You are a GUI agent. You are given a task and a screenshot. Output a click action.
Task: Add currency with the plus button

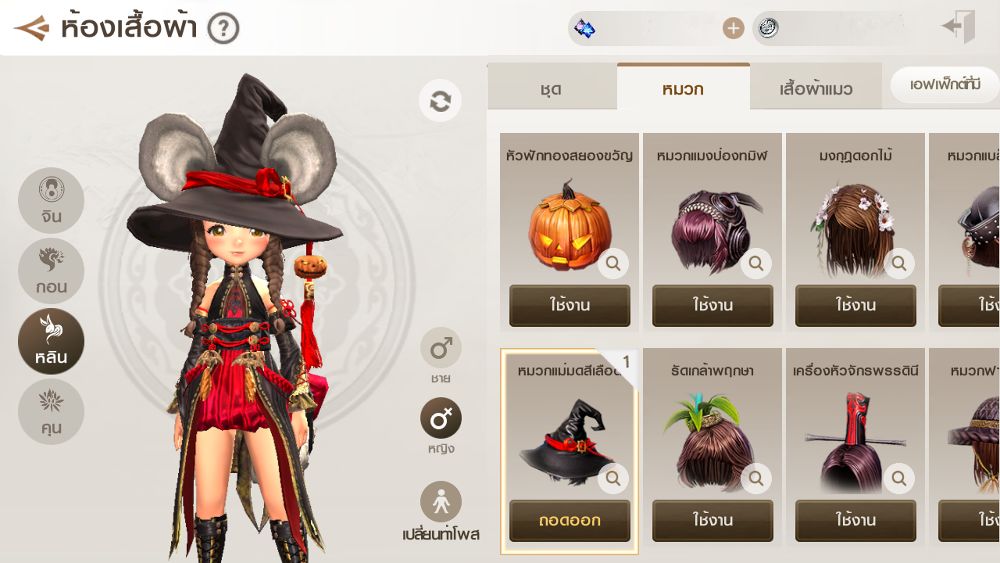click(734, 28)
